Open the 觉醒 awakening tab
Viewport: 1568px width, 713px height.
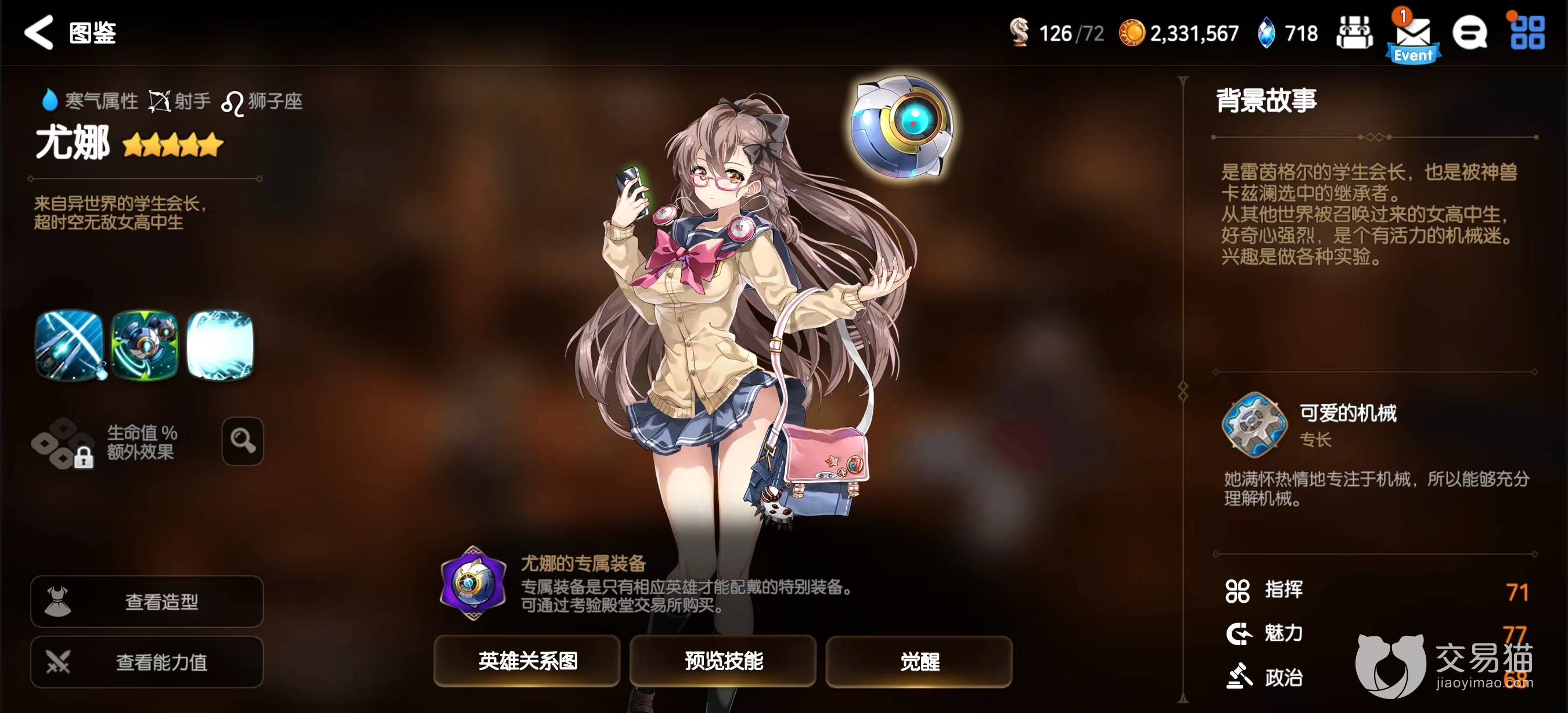pos(919,662)
